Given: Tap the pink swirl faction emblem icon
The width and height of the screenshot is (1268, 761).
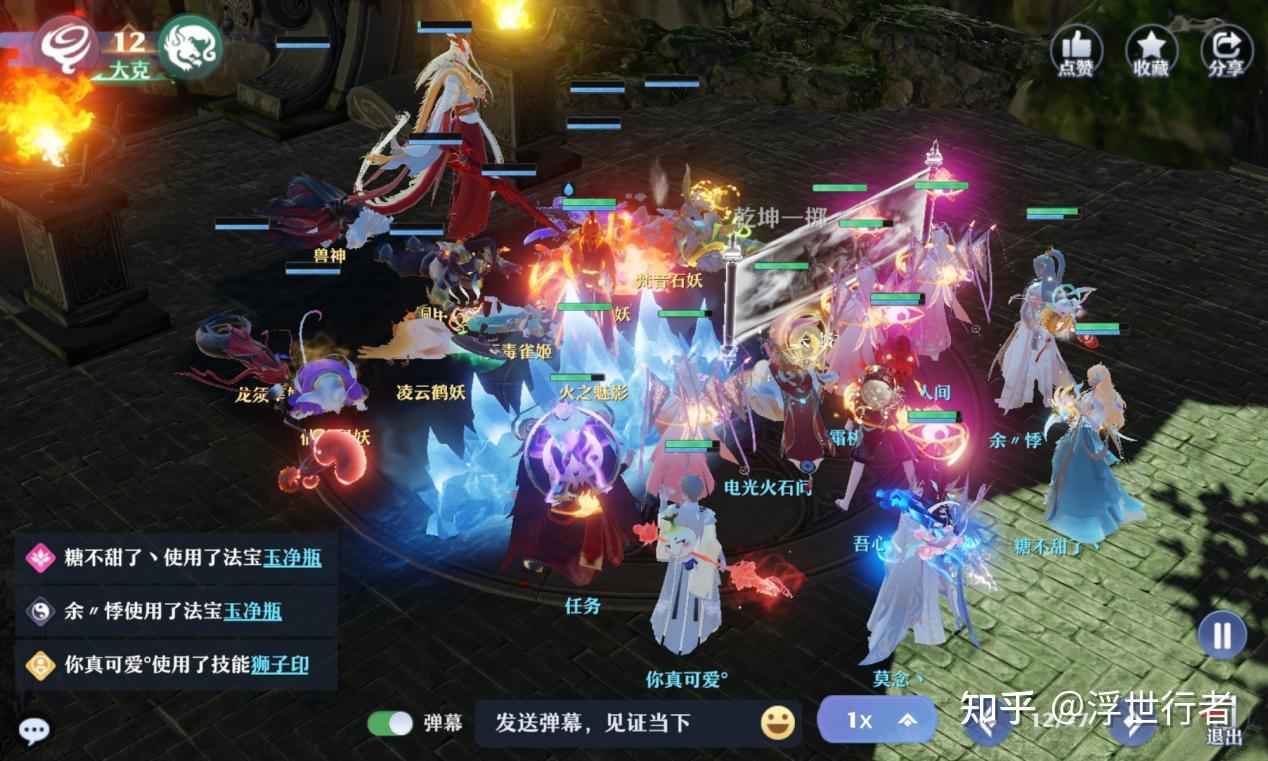Looking at the screenshot, I should click(x=66, y=46).
